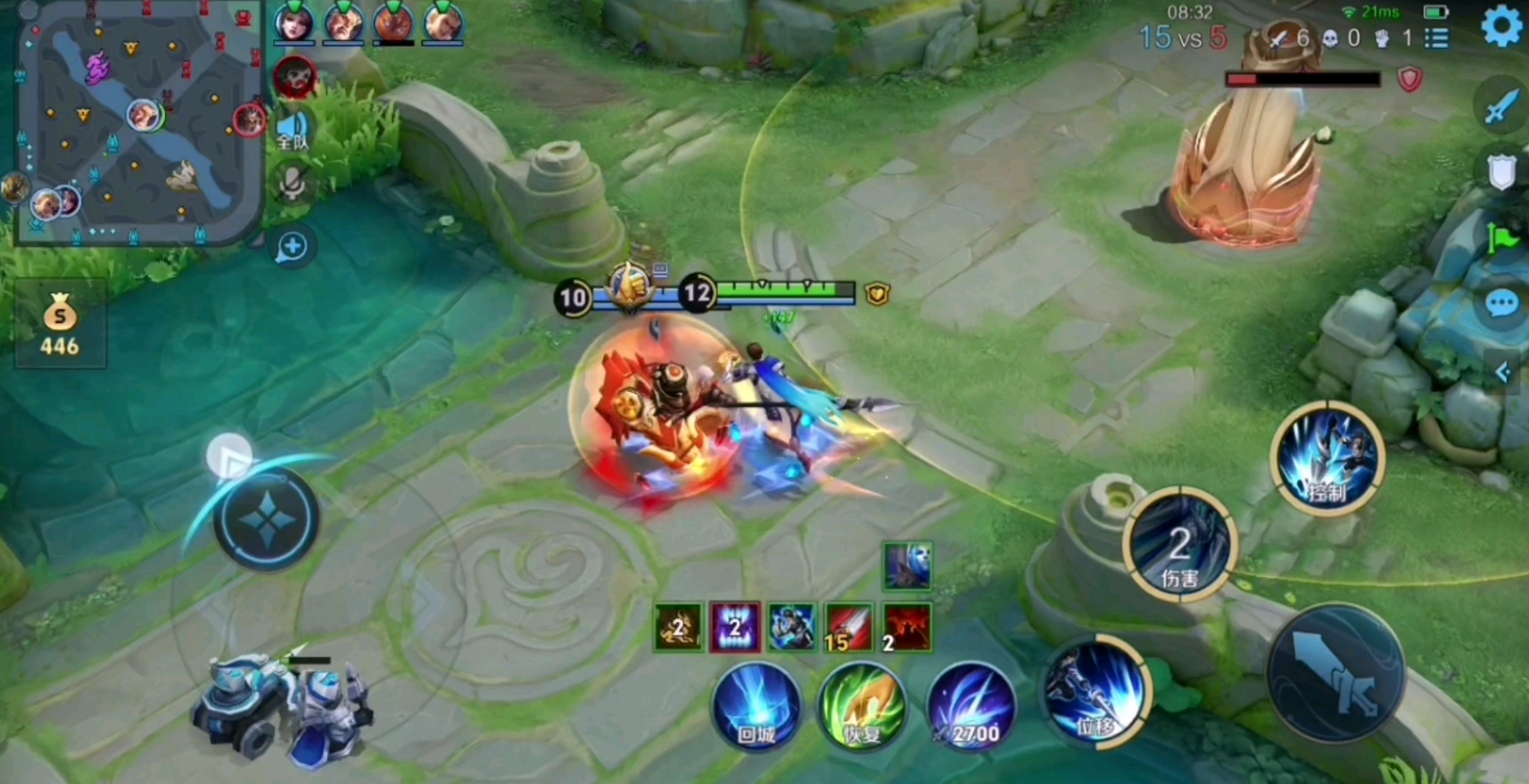Image resolution: width=1529 pixels, height=784 pixels.
Task: Use the 恢复 heal ability
Action: (862, 706)
